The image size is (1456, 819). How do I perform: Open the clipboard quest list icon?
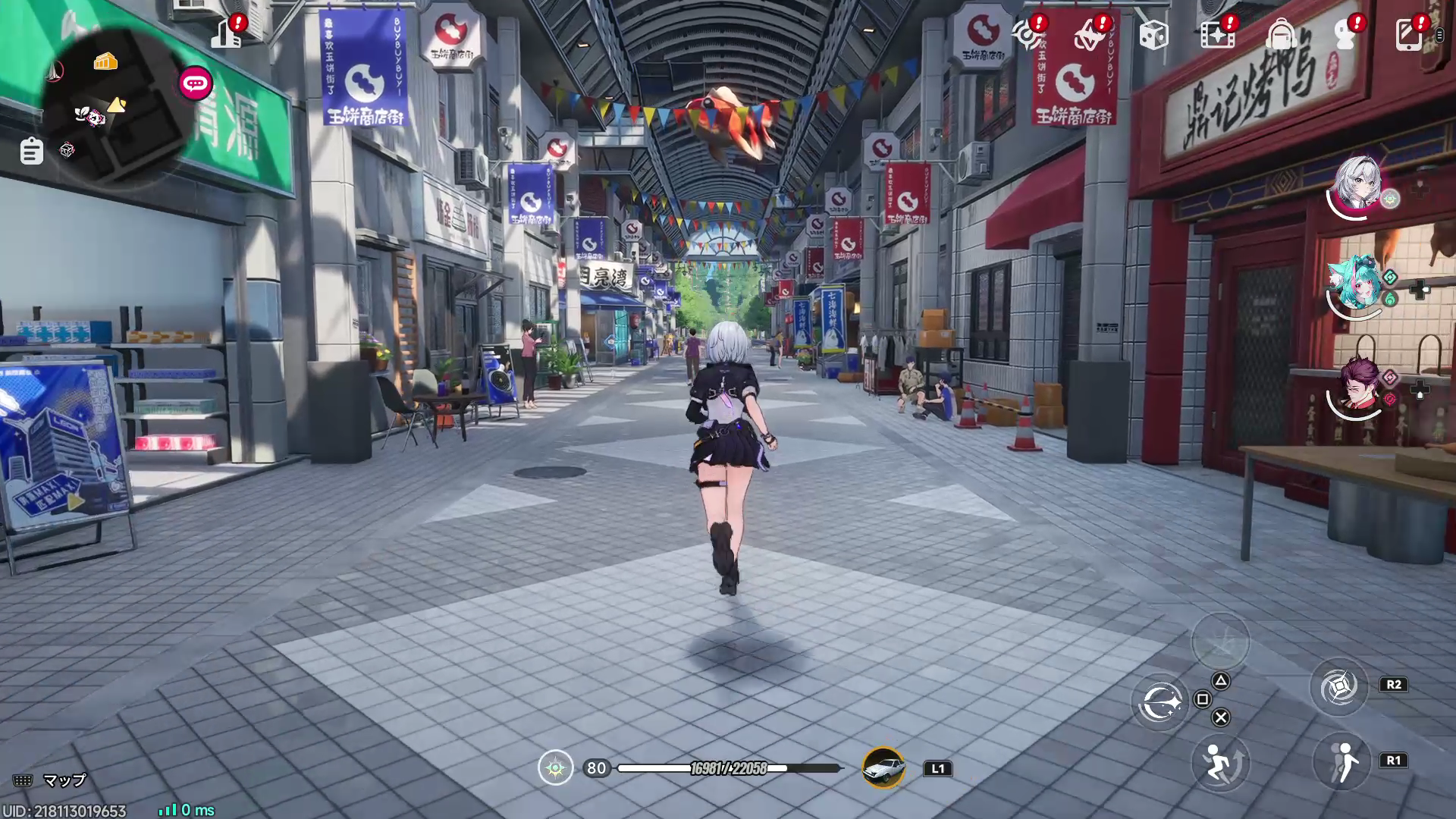pos(31,151)
